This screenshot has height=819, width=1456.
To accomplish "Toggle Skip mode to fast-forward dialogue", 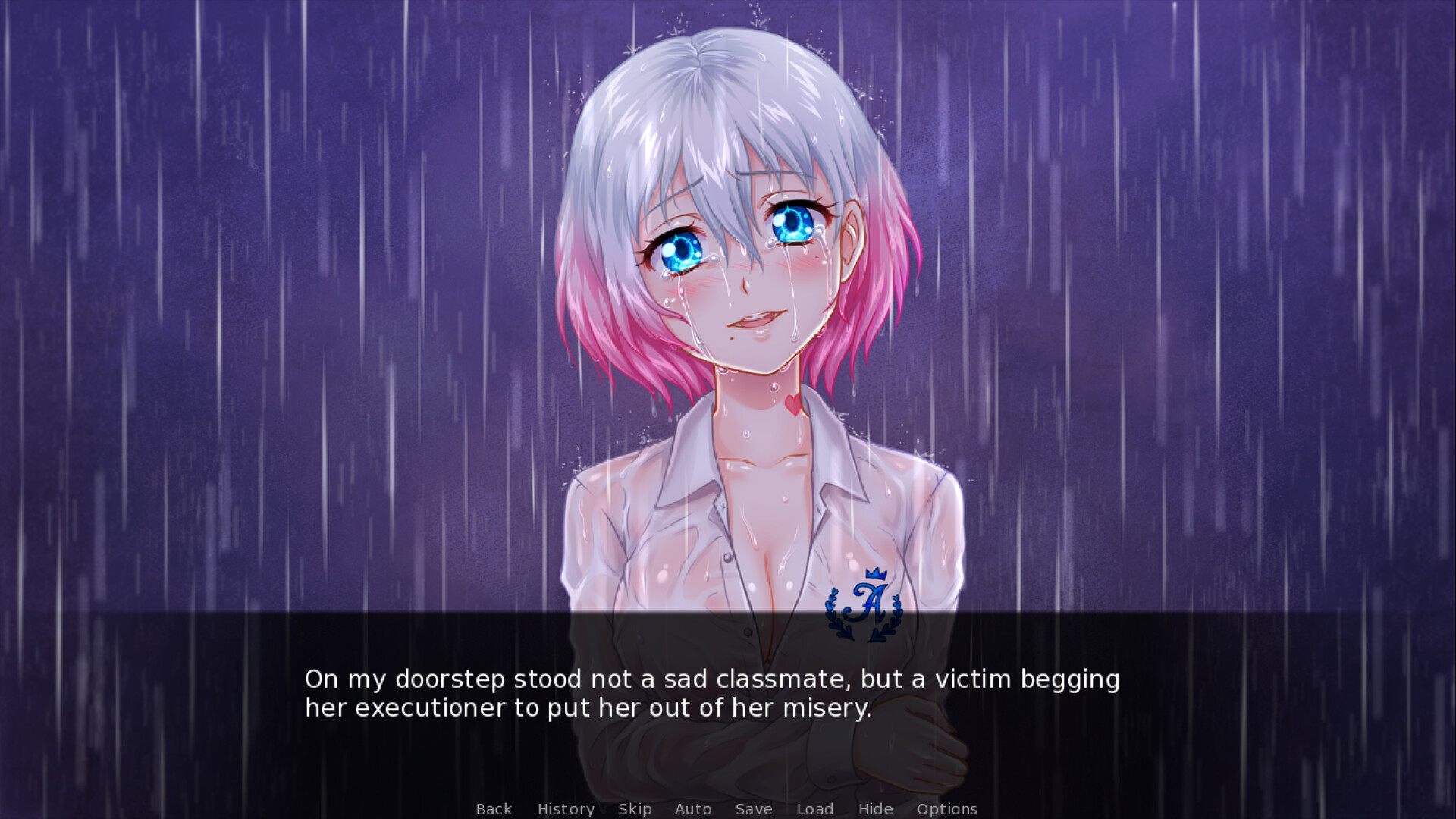I will click(x=635, y=809).
